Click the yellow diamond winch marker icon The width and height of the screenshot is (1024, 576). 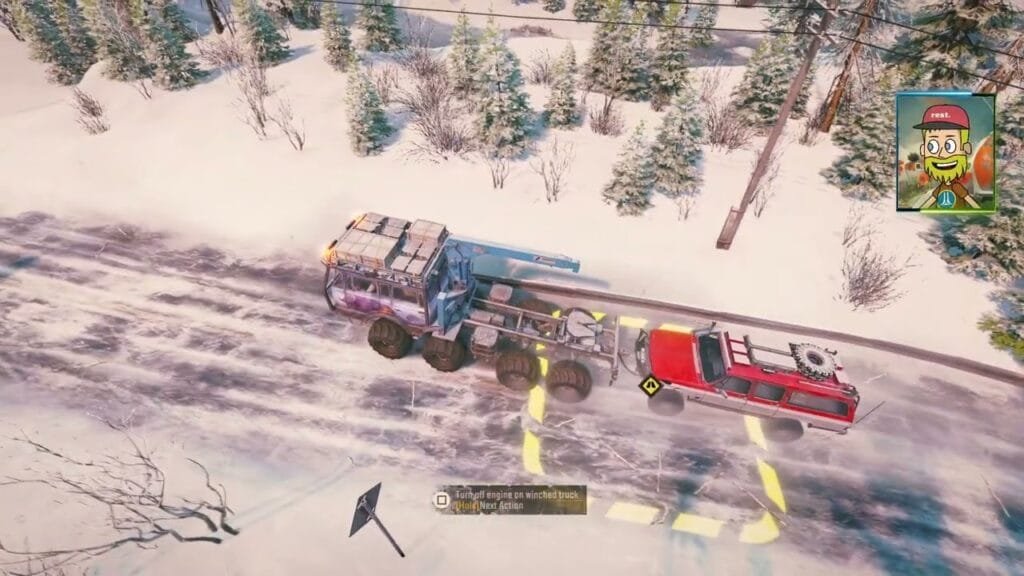(x=653, y=383)
